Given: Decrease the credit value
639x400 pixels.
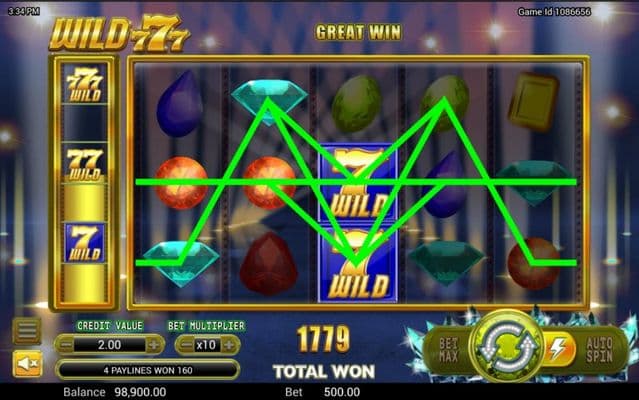Looking at the screenshot, I should [64, 344].
